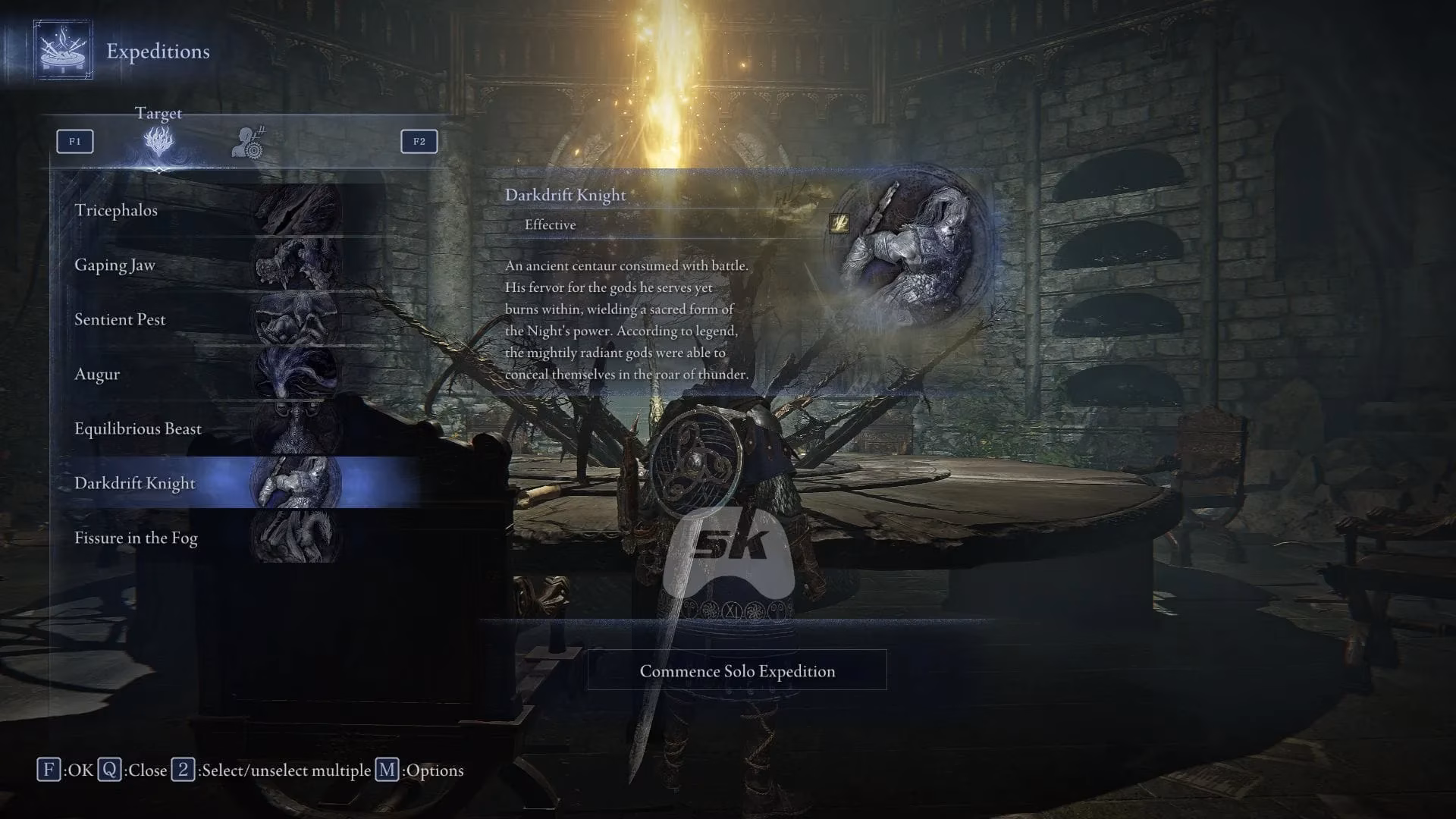Viewport: 1456px width, 819px height.
Task: Commence Solo Expedition
Action: pos(736,670)
